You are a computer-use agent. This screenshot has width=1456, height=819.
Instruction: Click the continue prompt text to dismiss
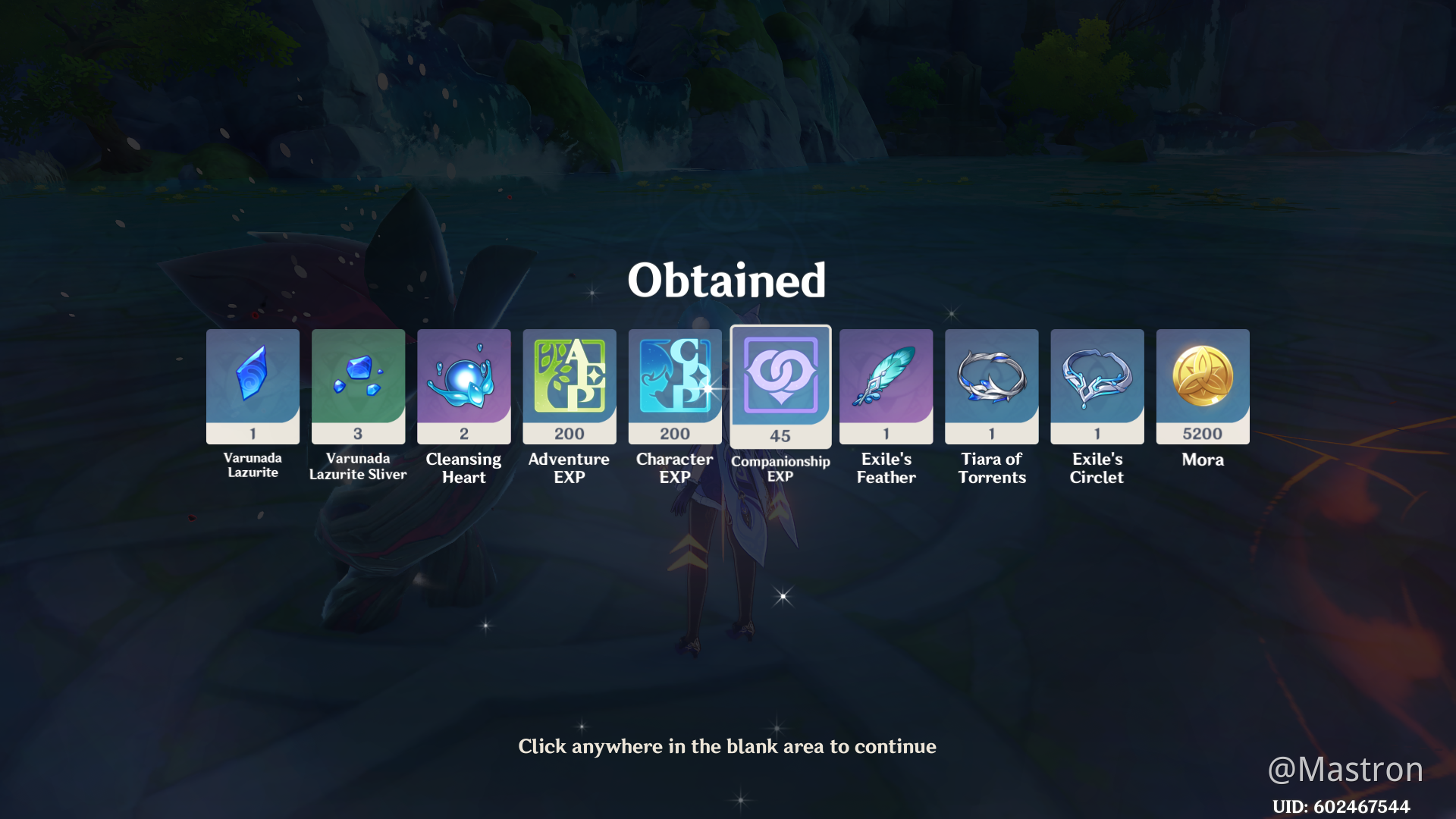[726, 746]
